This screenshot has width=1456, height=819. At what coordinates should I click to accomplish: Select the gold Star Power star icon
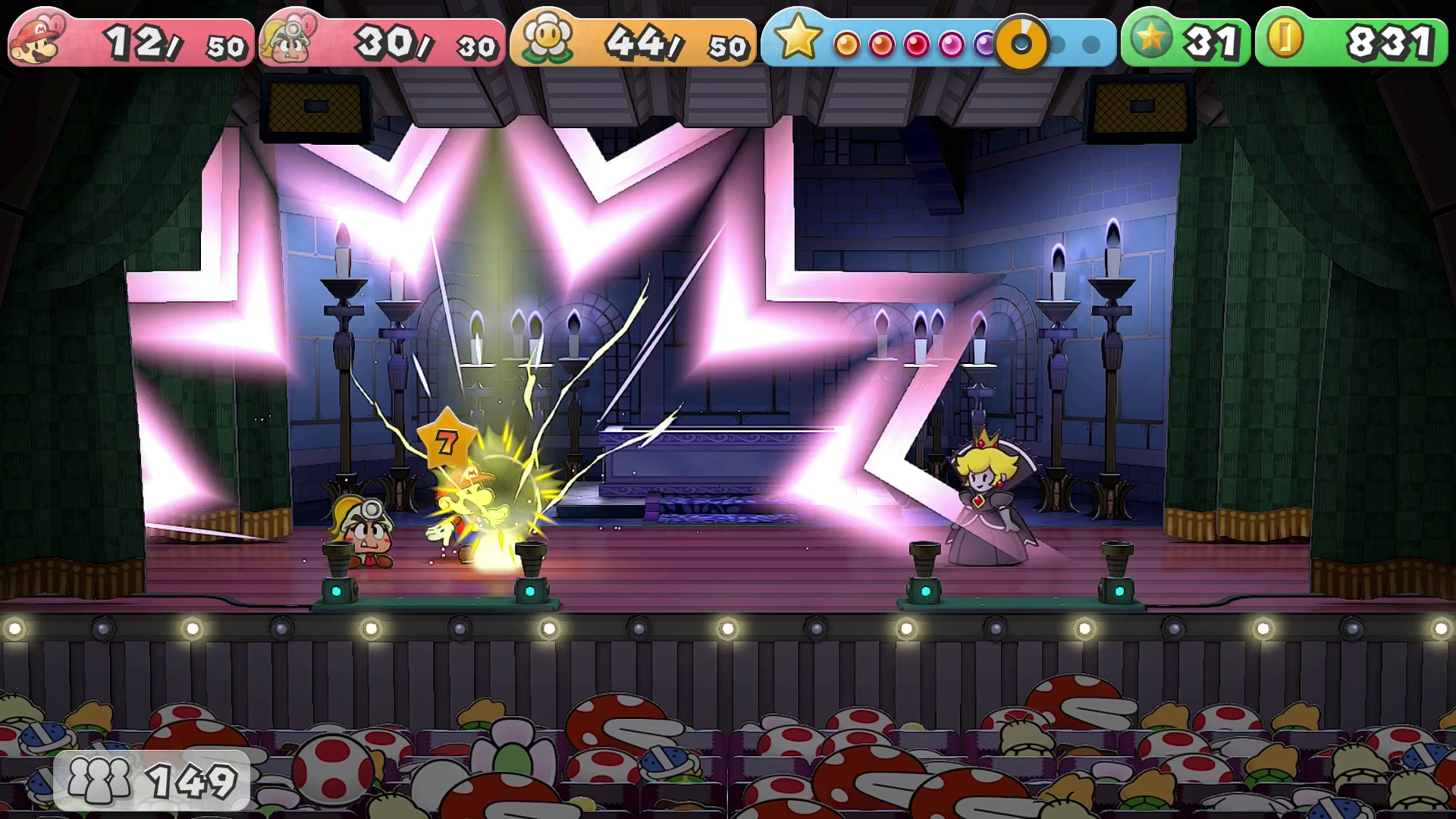click(x=798, y=38)
